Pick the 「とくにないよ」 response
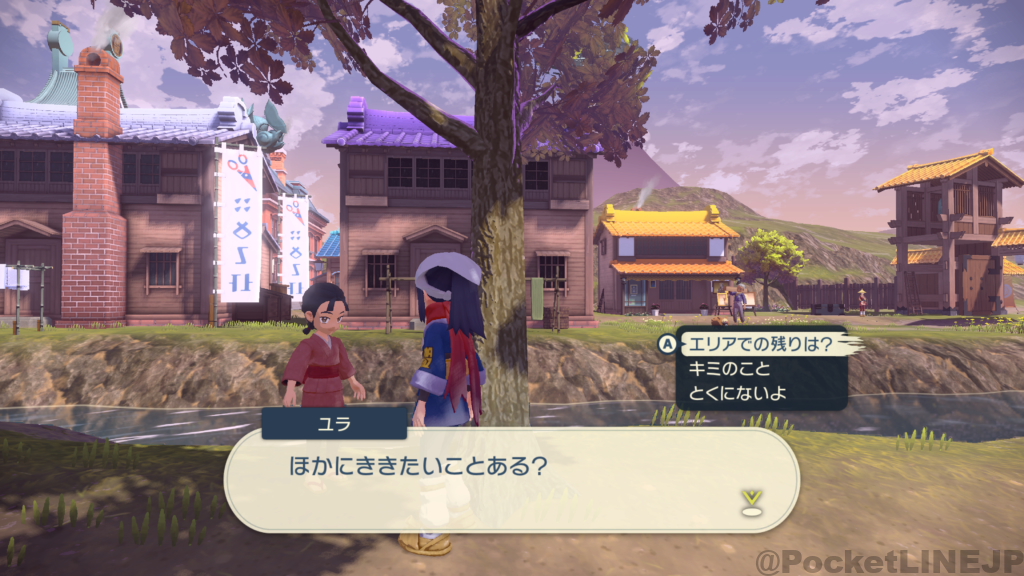This screenshot has width=1024, height=576. 737,393
